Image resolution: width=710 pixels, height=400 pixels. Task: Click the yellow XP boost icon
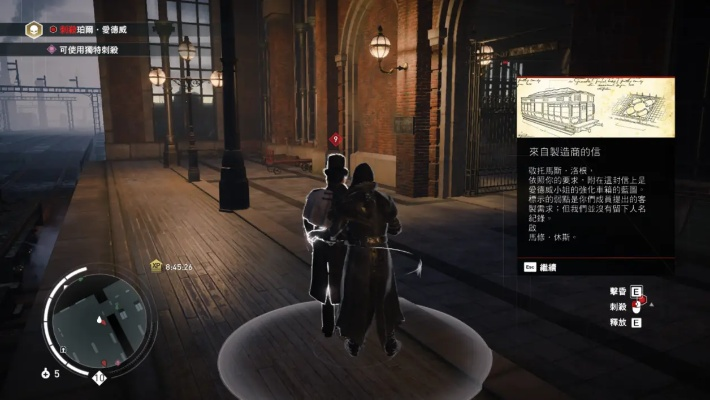click(x=156, y=267)
